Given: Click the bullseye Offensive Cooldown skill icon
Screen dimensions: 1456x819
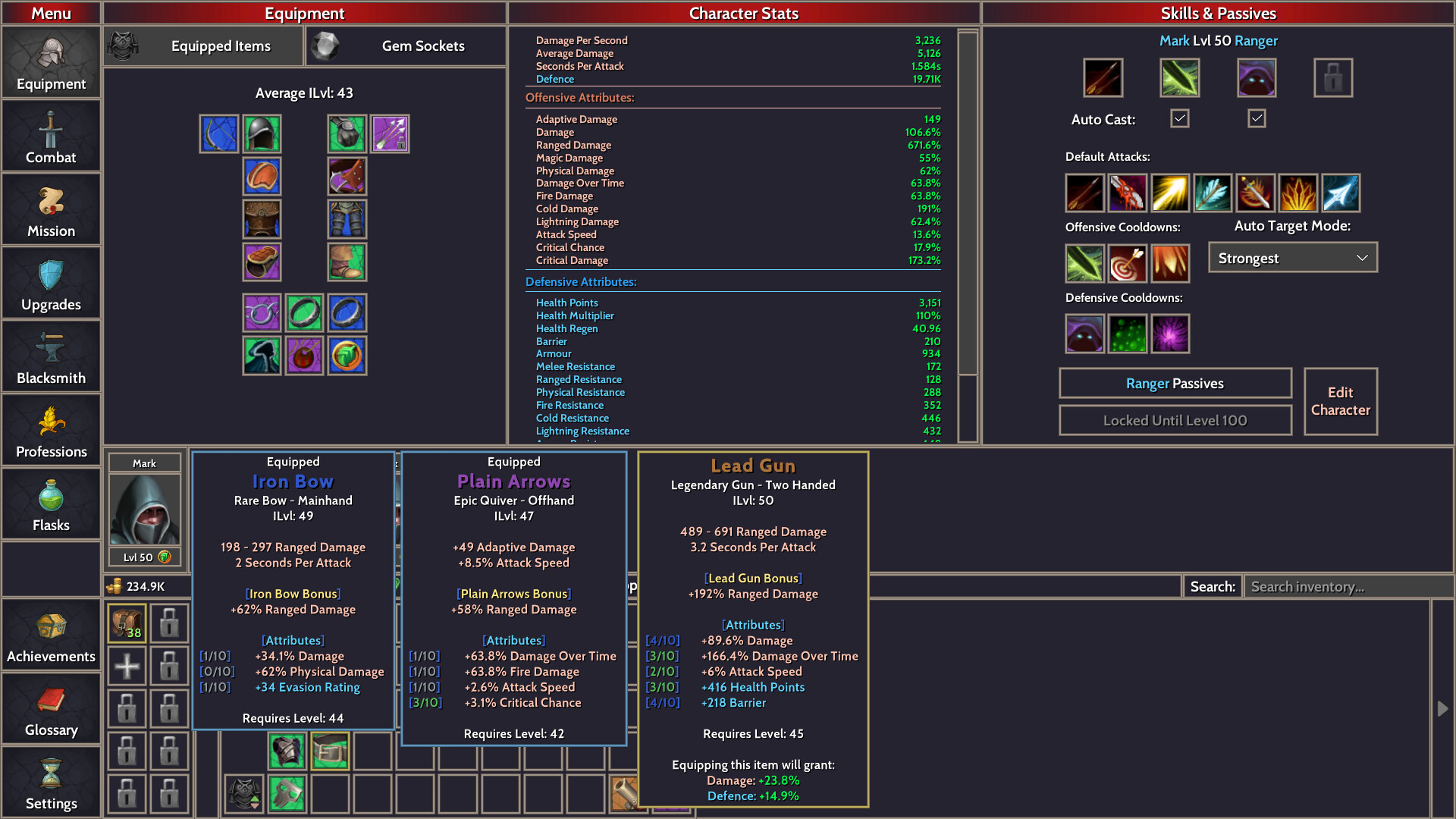Looking at the screenshot, I should coord(1128,263).
